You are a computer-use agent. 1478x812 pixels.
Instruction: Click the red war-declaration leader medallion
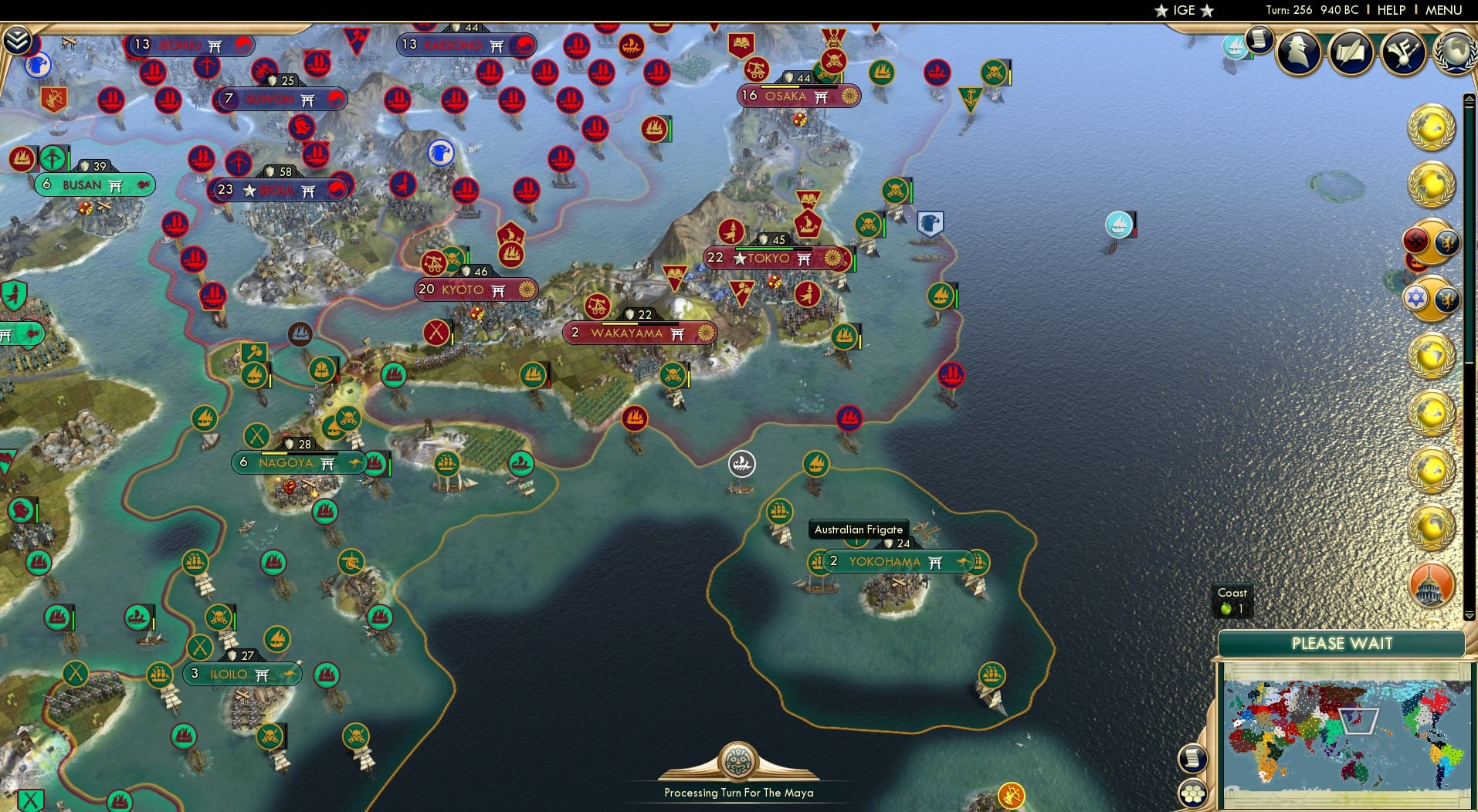click(1415, 242)
